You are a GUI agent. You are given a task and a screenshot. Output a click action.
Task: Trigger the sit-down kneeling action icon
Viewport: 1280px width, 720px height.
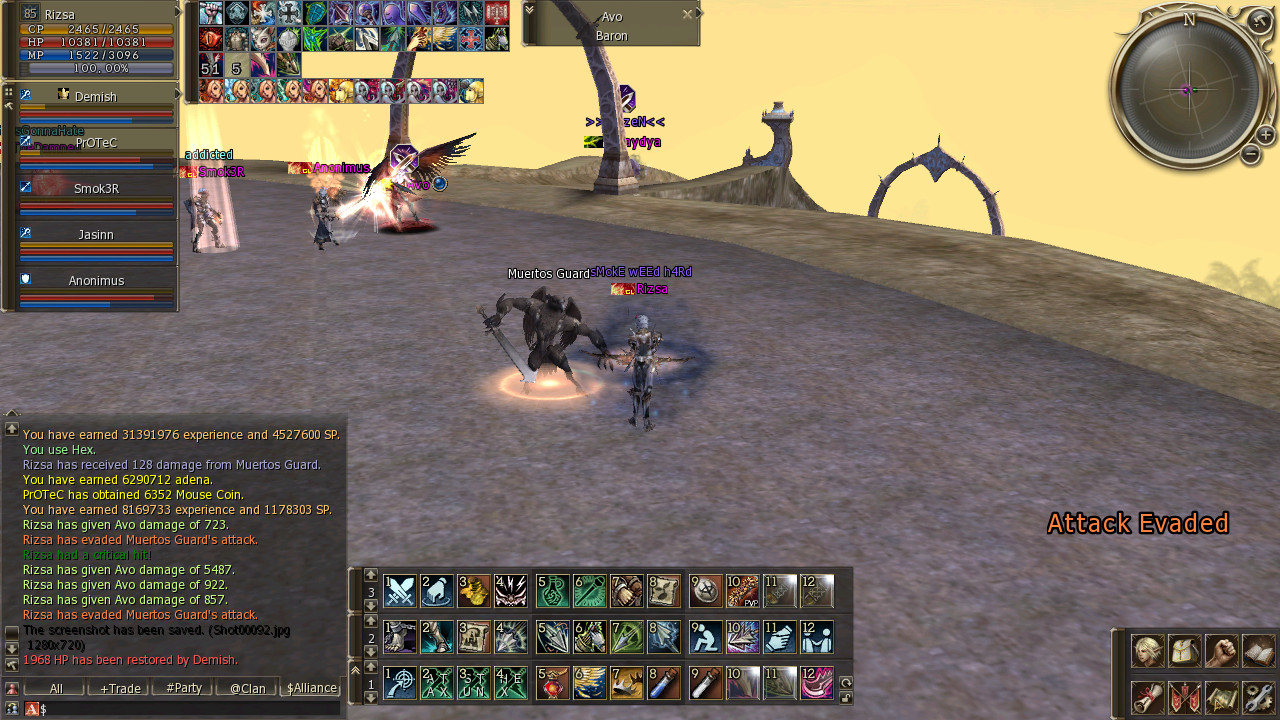706,637
